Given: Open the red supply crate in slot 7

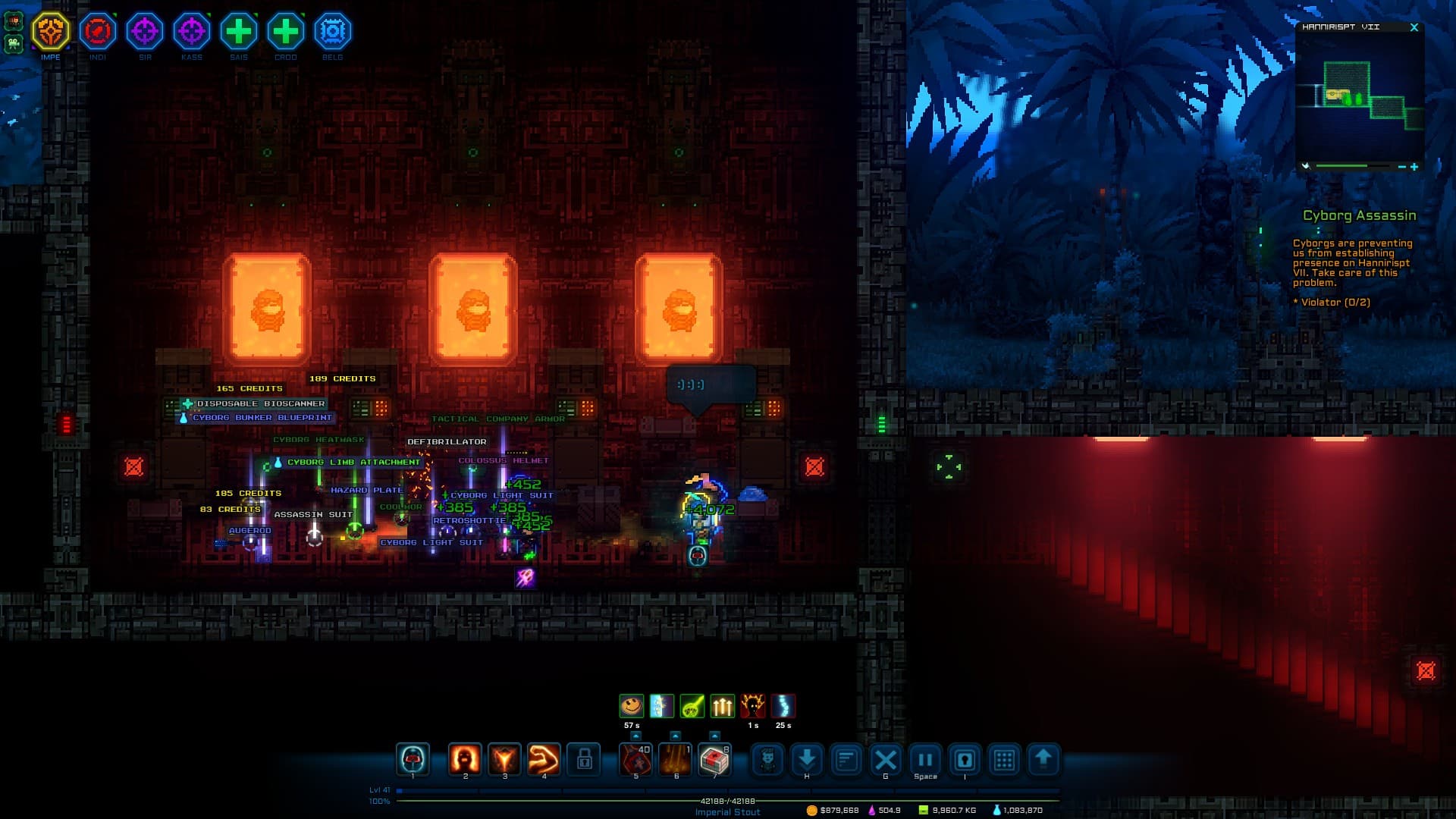Looking at the screenshot, I should point(715,761).
